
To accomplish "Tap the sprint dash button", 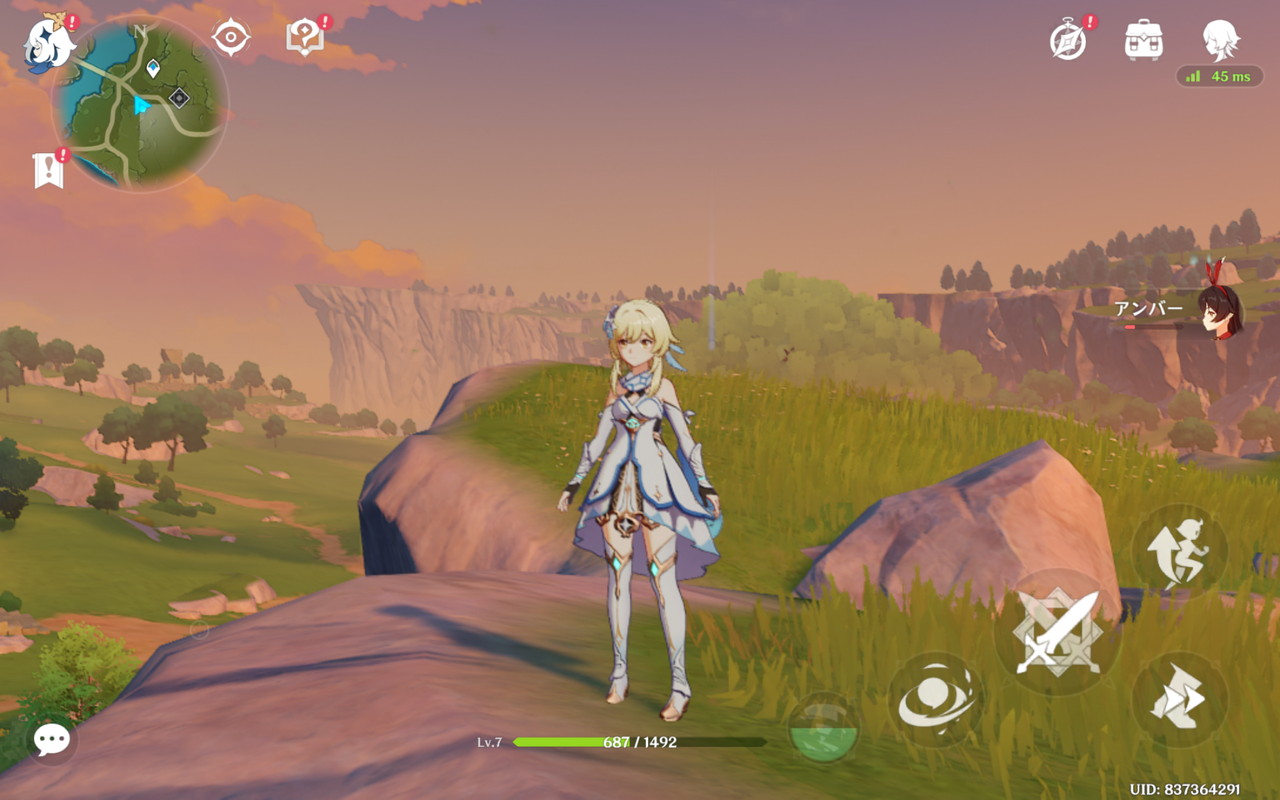I will click(1179, 700).
